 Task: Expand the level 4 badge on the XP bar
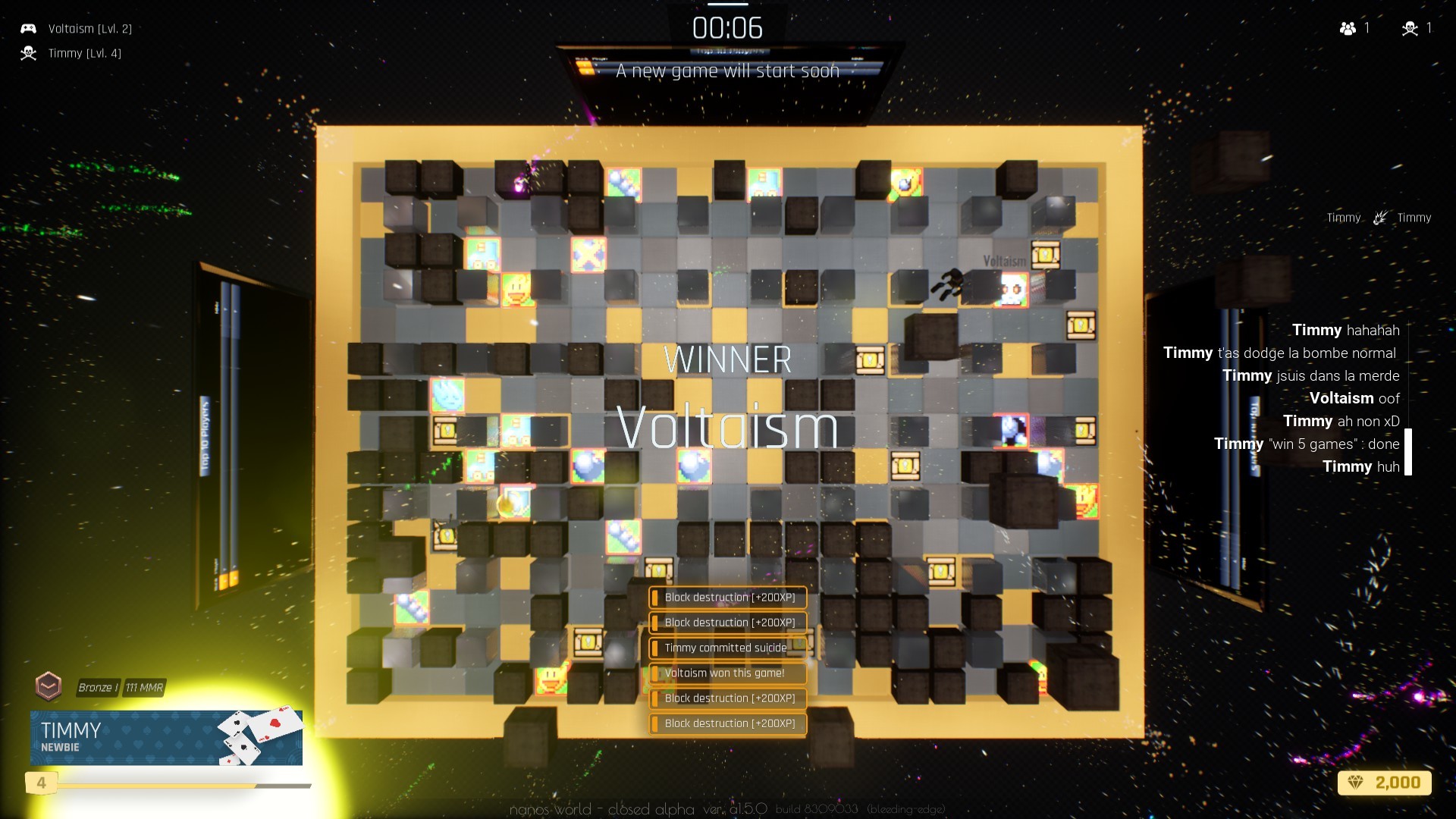click(x=42, y=781)
